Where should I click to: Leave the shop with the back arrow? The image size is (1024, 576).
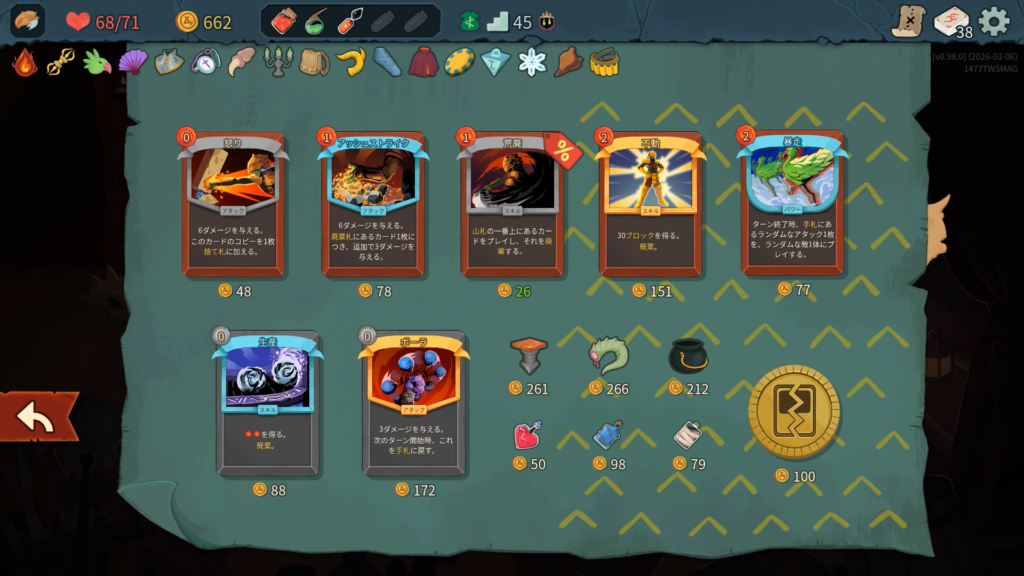(37, 418)
